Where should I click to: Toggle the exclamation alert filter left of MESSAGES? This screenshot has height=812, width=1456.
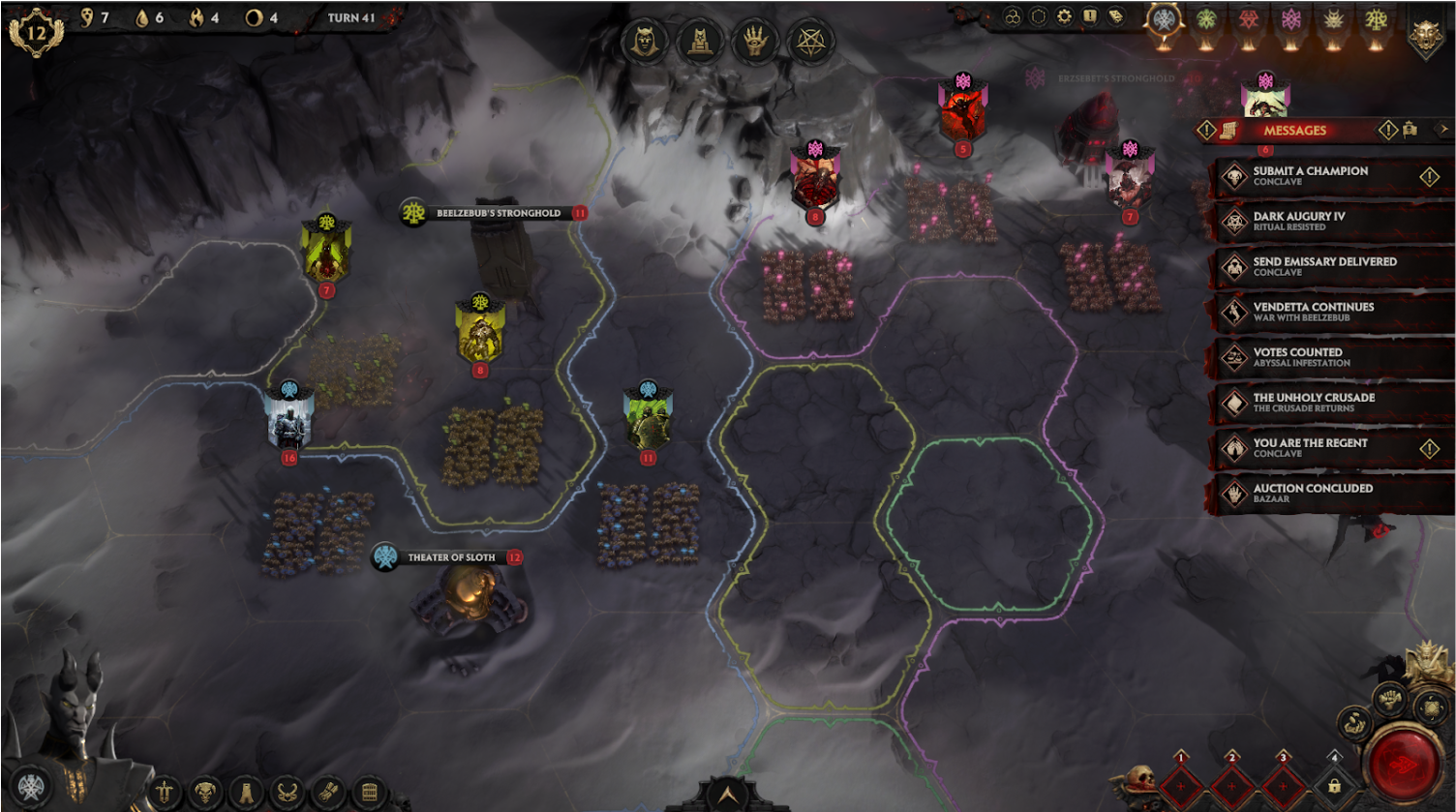pos(1206,129)
